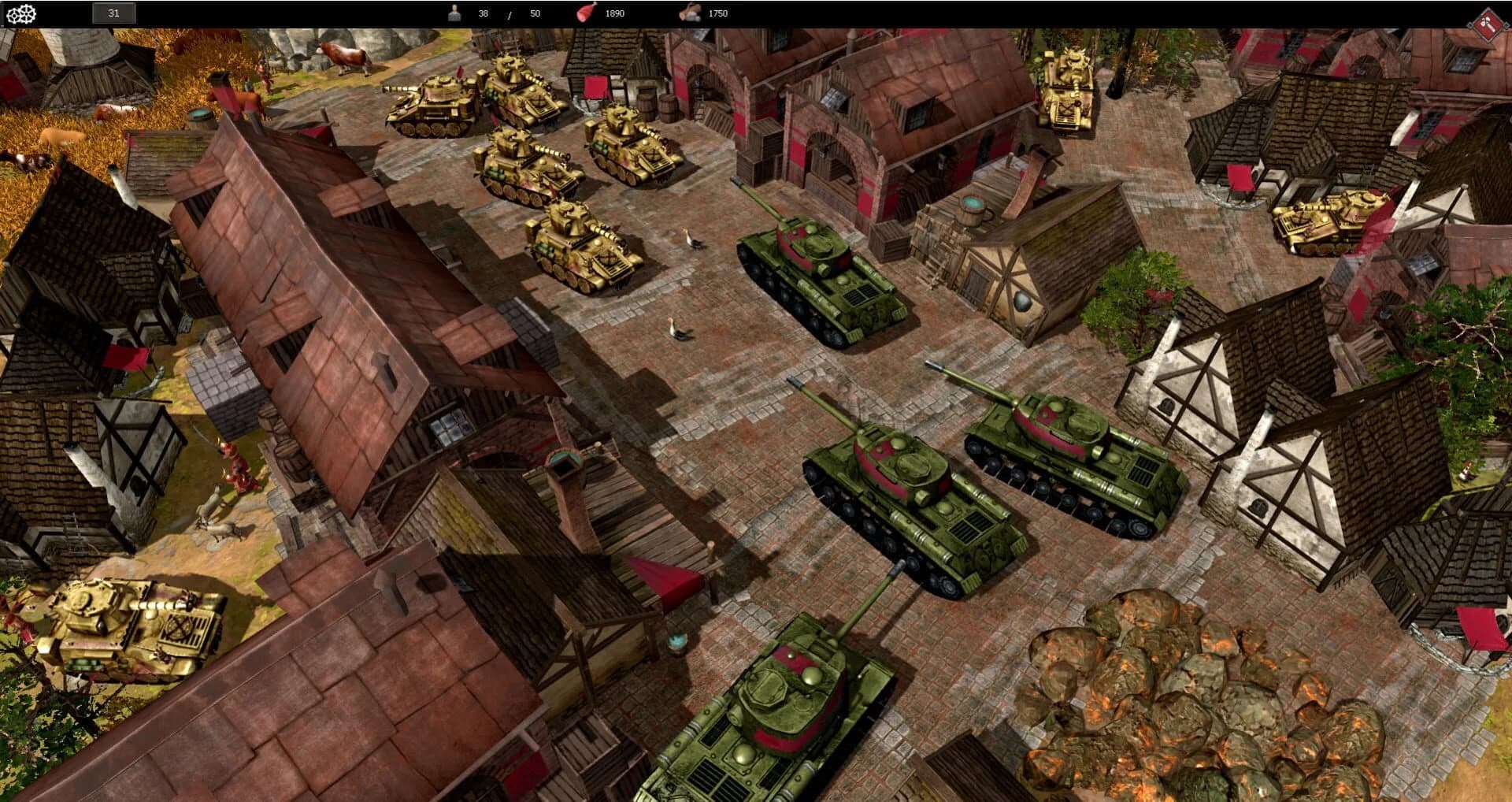Select the yellow tank group on the right edge
This screenshot has width=1512, height=802.
coord(1331,221)
